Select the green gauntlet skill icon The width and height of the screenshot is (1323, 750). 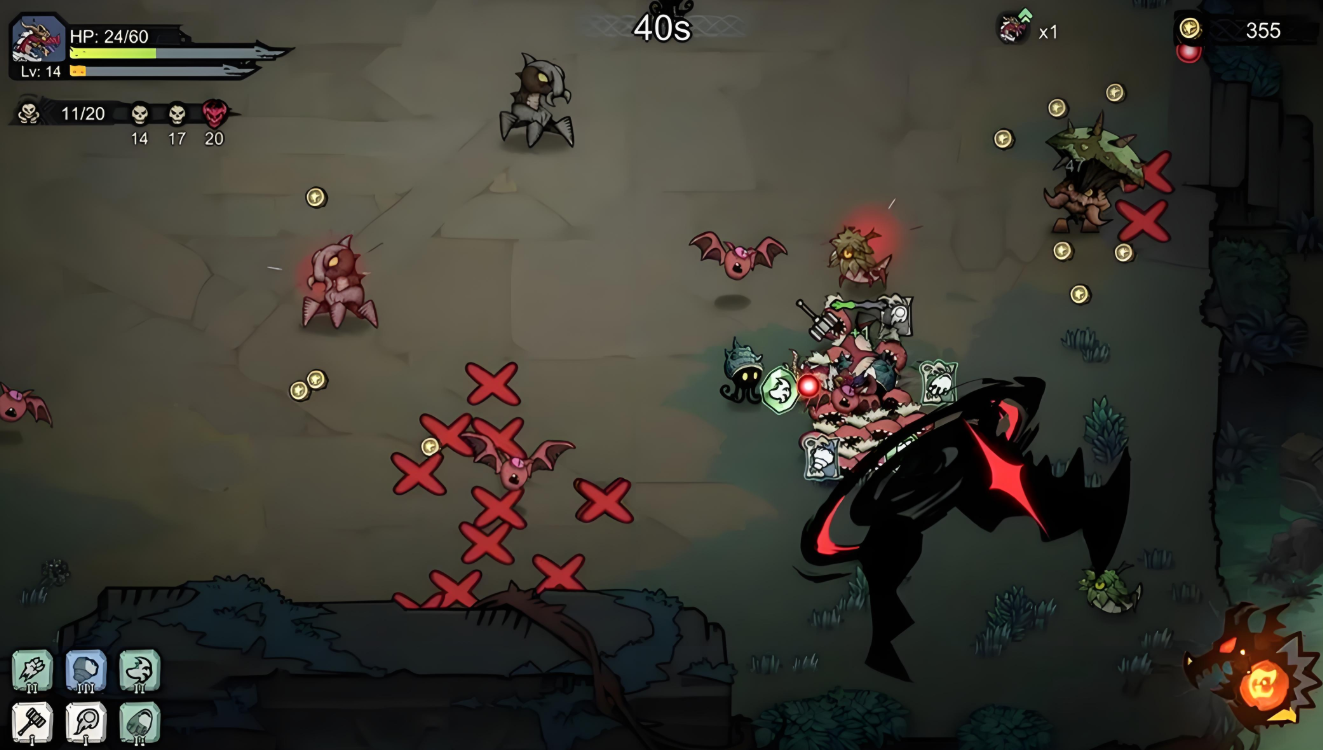tap(140, 722)
